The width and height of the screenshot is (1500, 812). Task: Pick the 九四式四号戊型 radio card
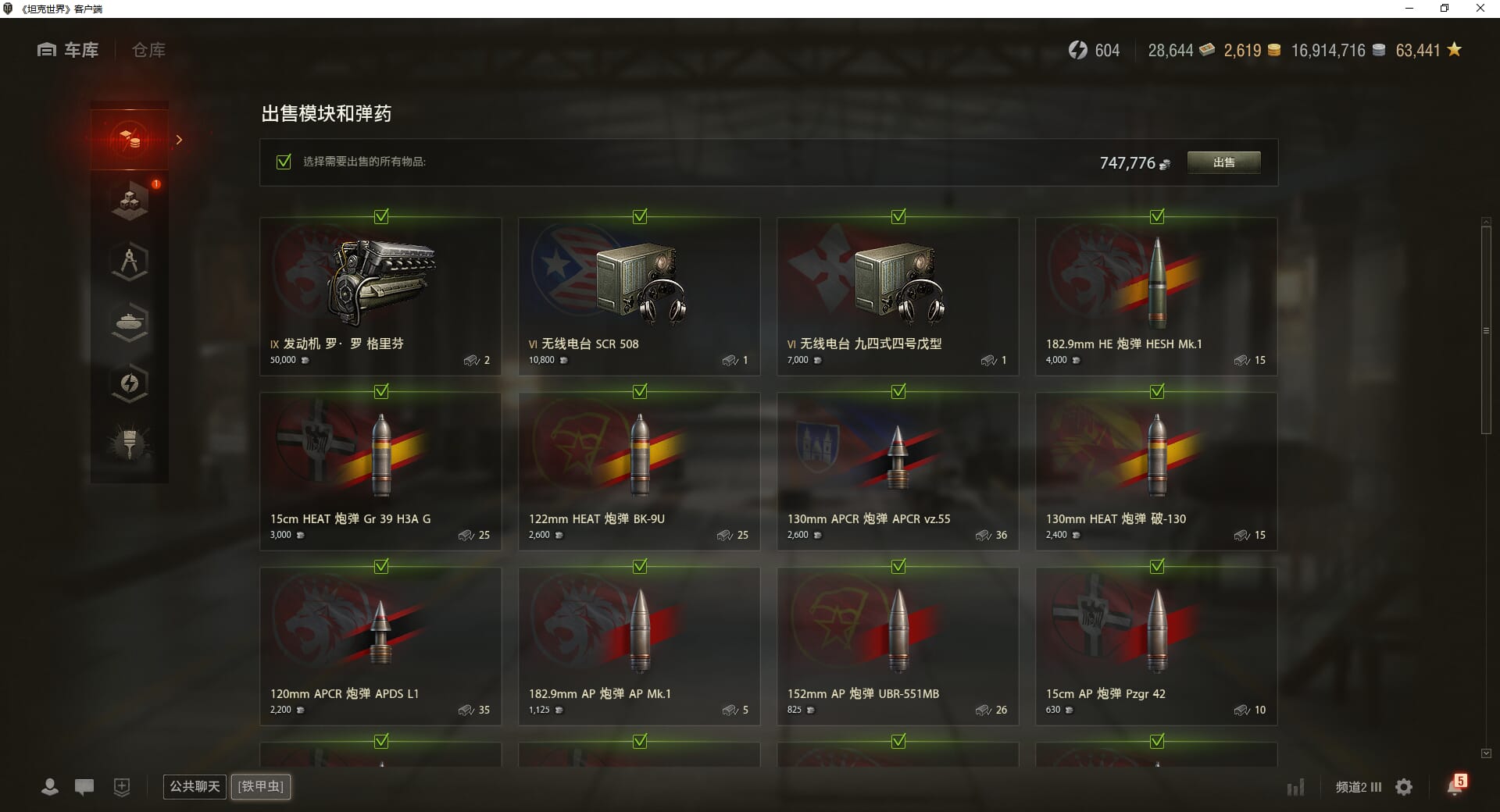click(x=898, y=296)
